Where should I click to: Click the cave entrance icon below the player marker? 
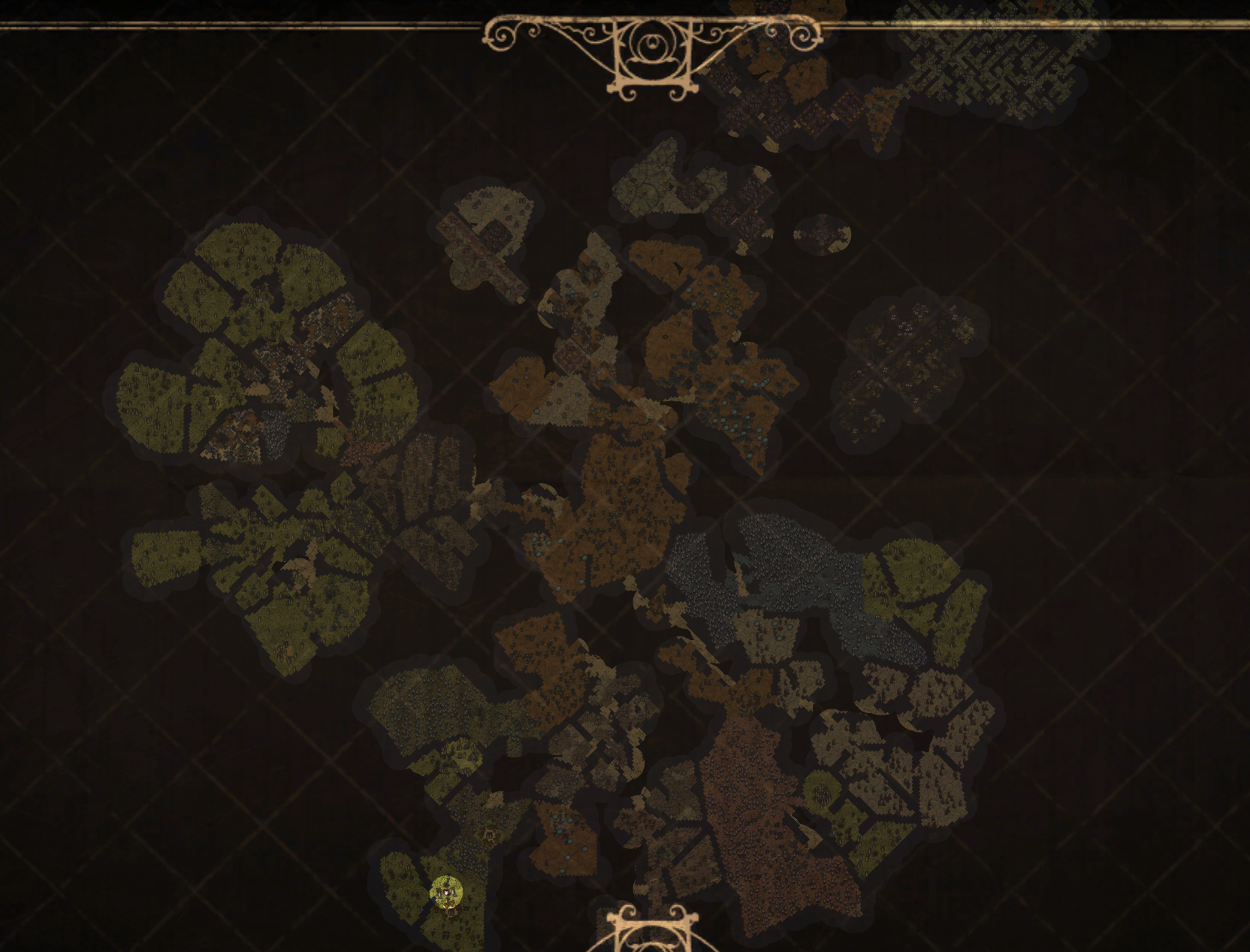(x=451, y=911)
